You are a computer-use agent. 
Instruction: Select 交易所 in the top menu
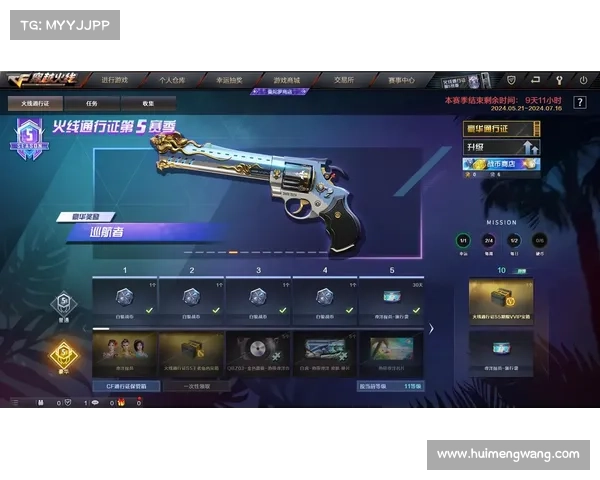344,79
